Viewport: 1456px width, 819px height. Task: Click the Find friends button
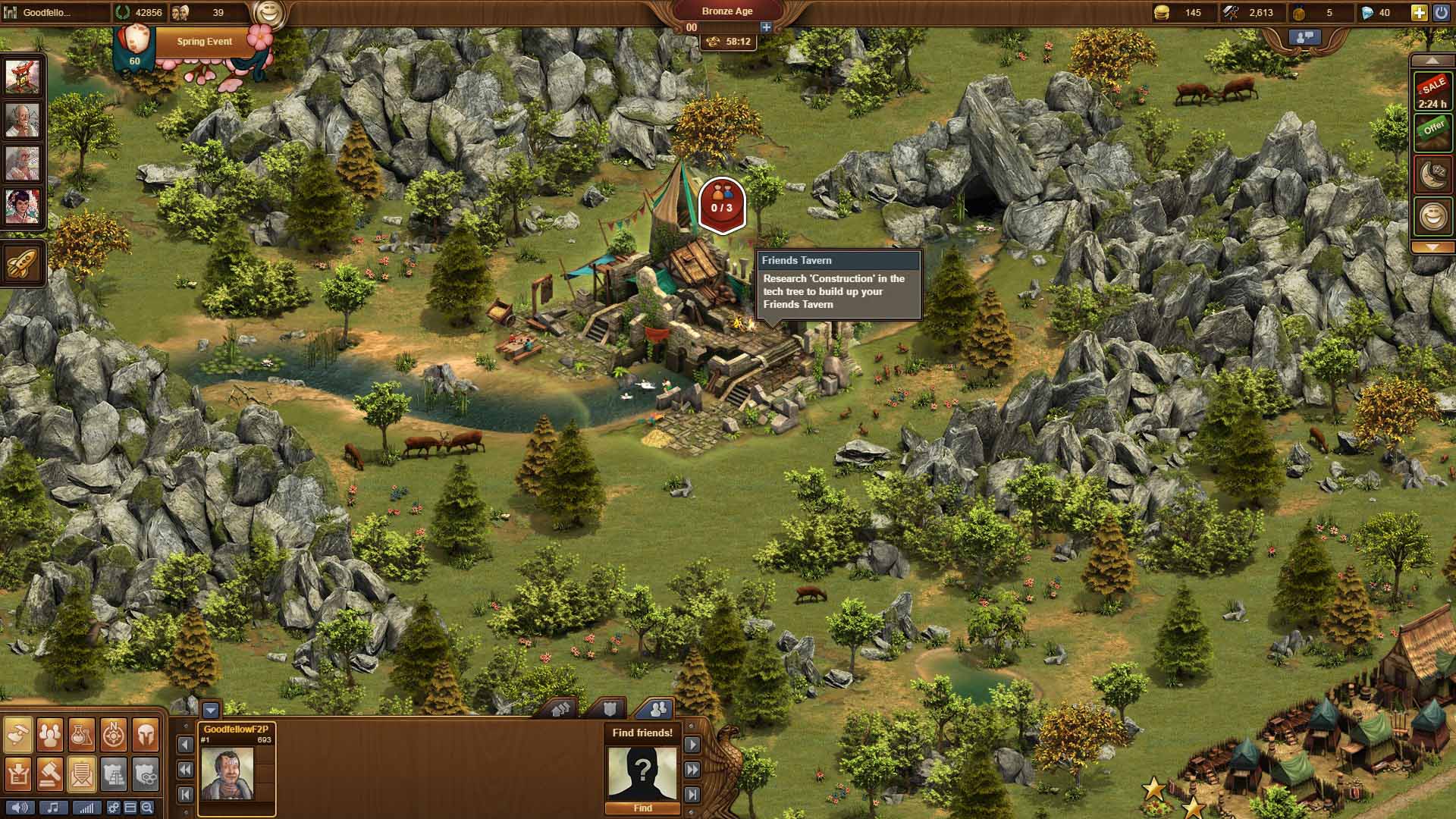(x=642, y=808)
